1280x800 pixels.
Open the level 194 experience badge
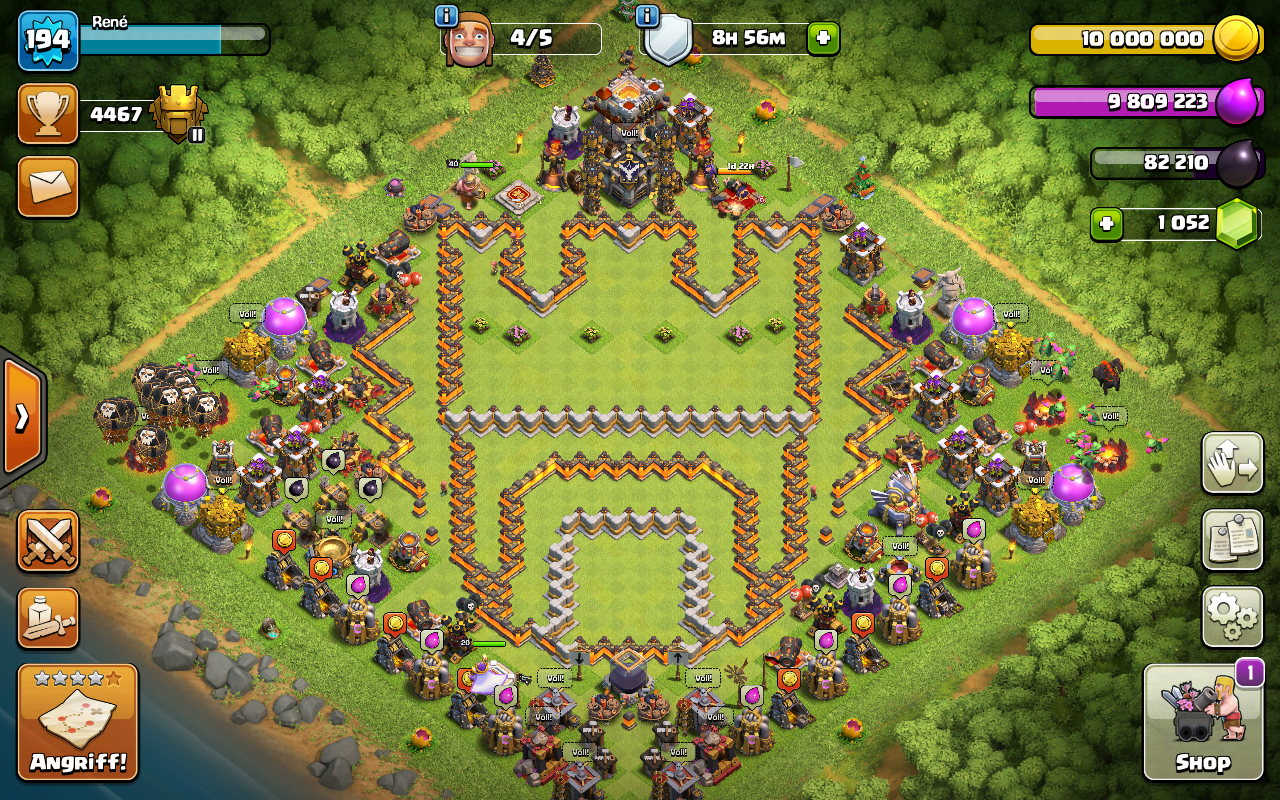point(48,41)
